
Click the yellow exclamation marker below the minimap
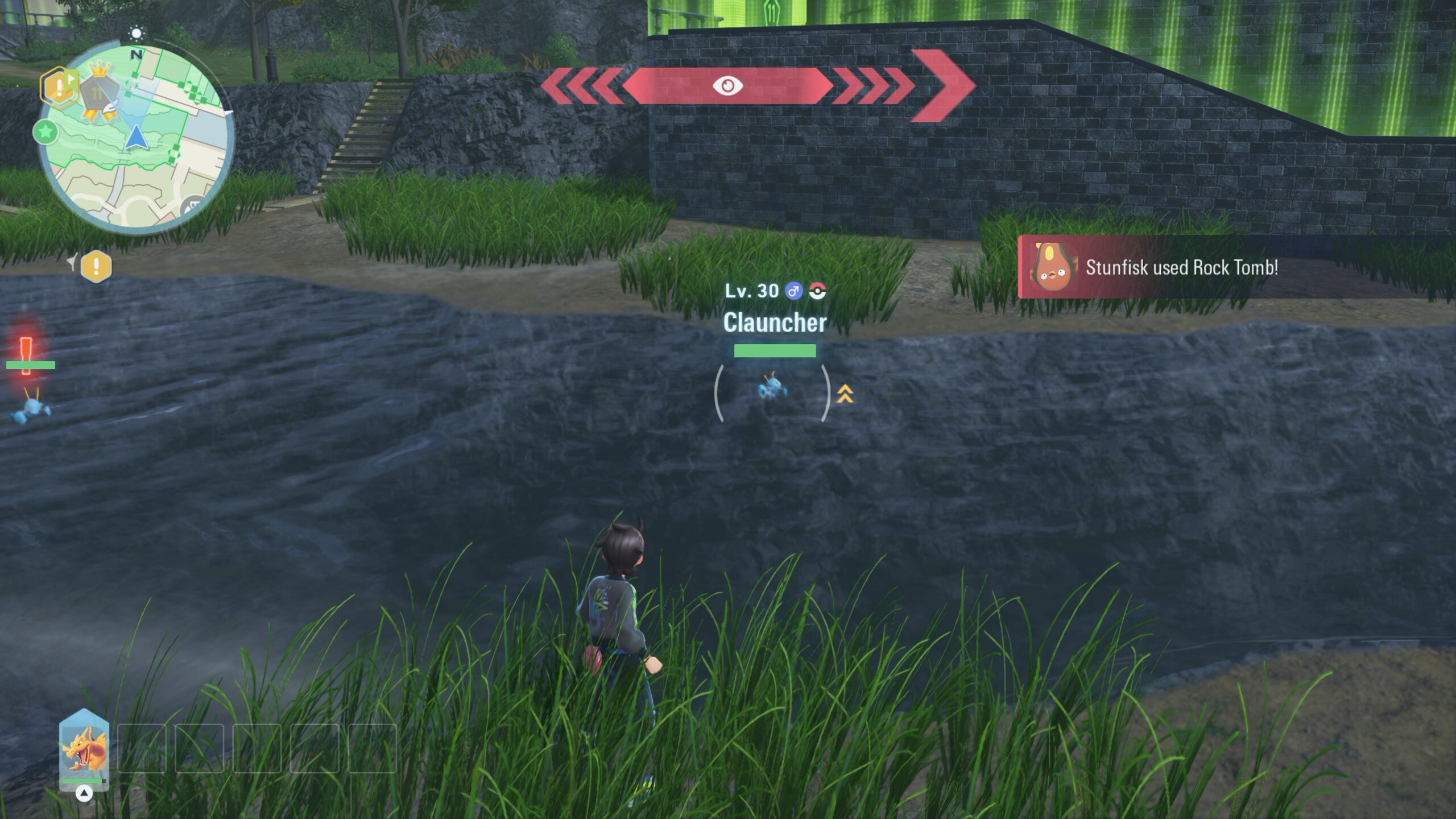96,266
